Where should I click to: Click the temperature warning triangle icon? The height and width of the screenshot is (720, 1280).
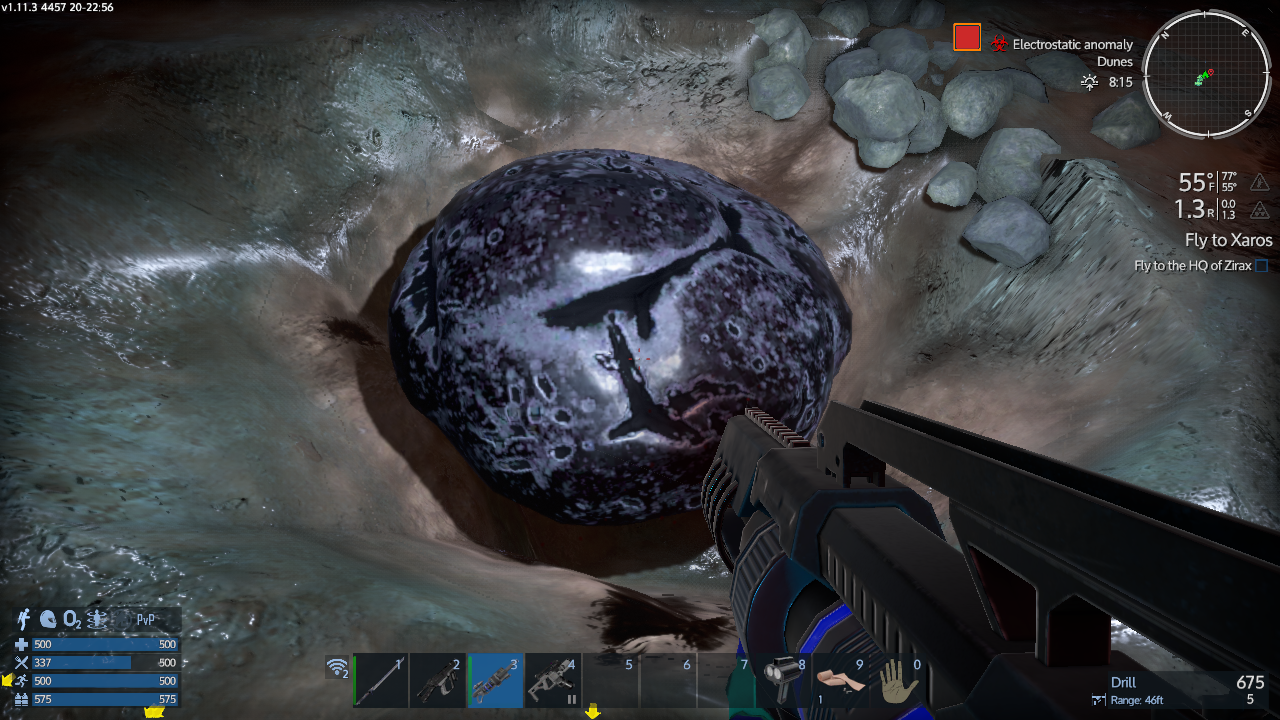pyautogui.click(x=1260, y=182)
